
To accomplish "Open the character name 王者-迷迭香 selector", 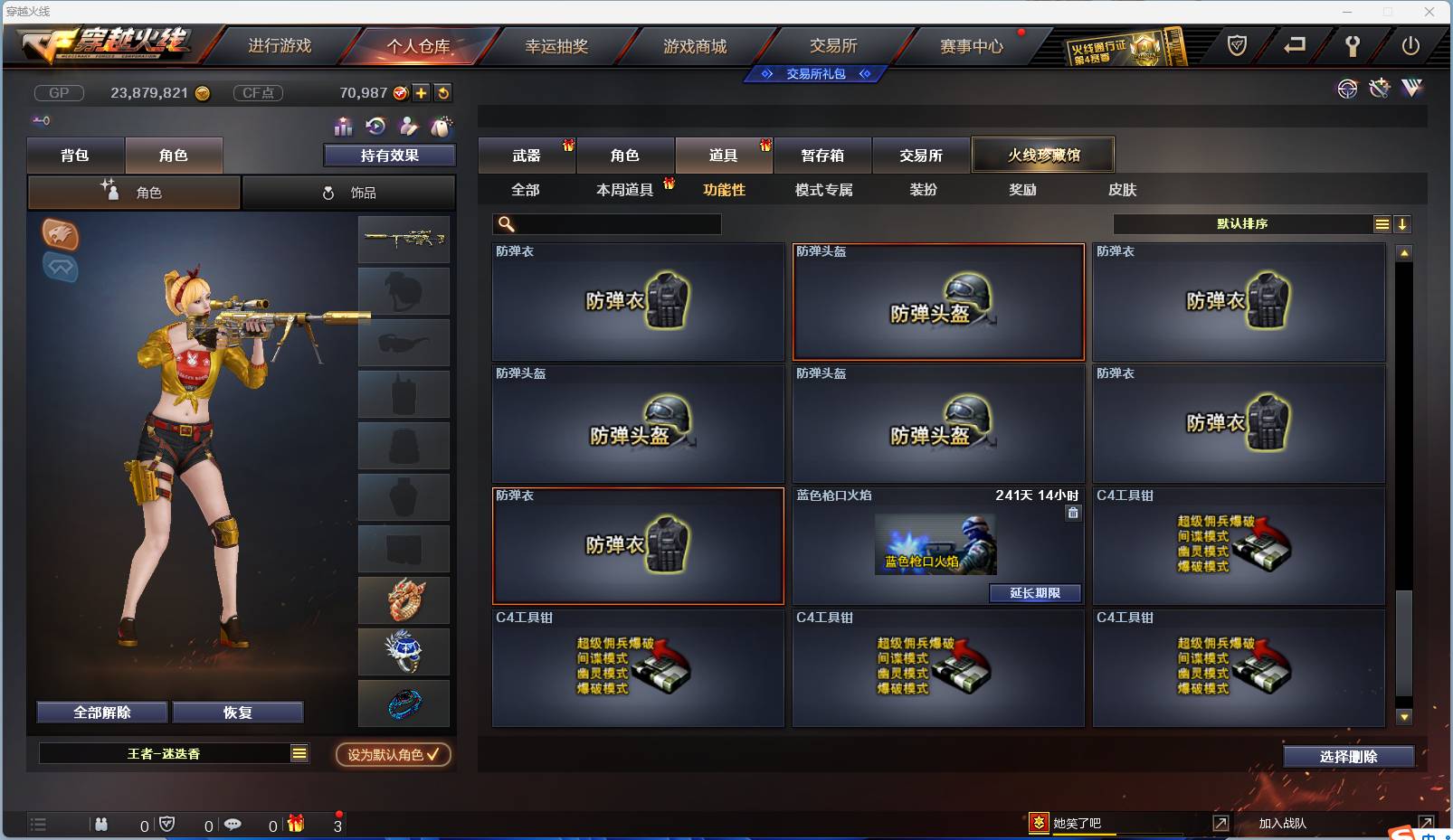I will [172, 753].
